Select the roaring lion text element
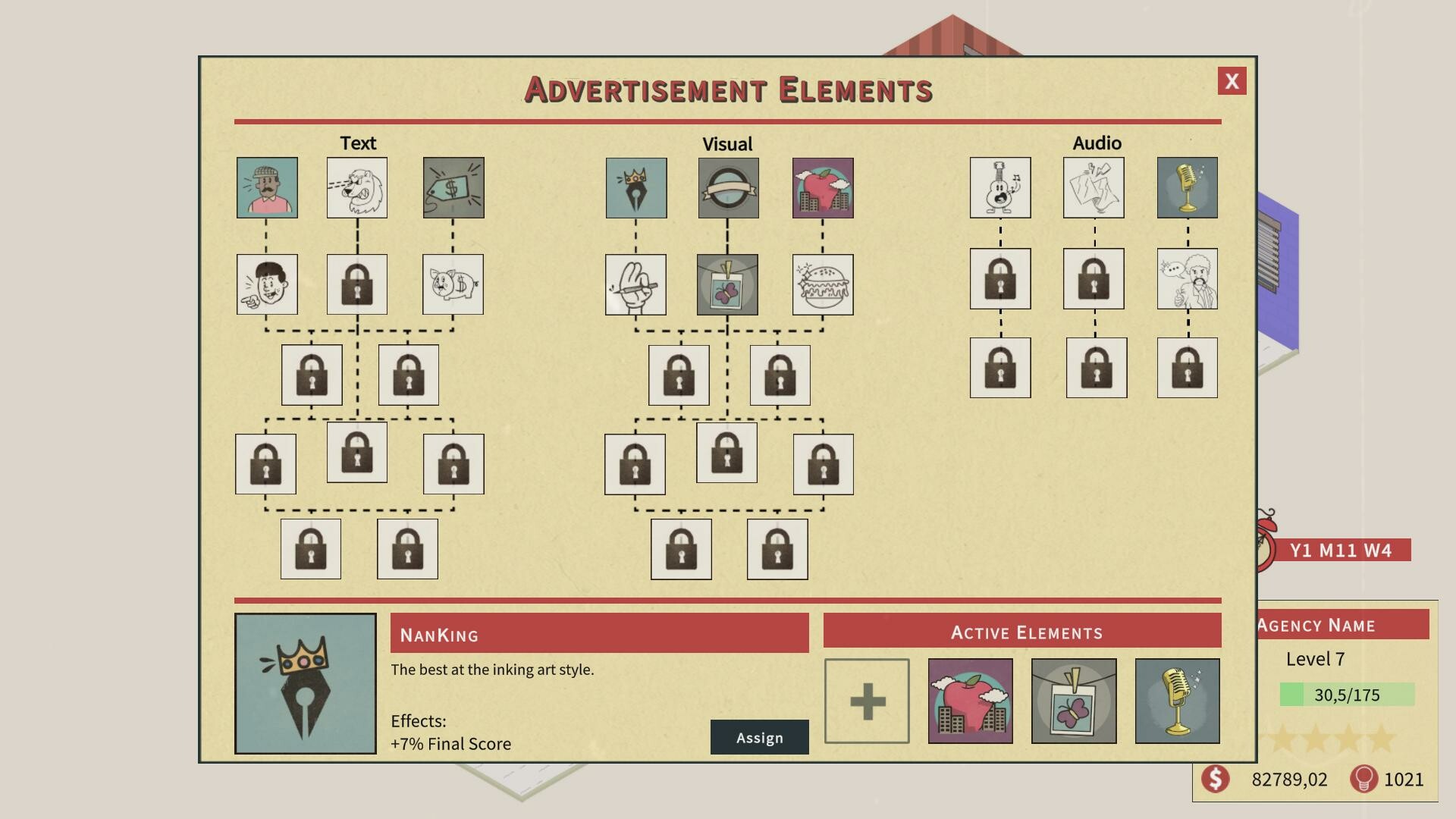The image size is (1456, 819). [356, 187]
